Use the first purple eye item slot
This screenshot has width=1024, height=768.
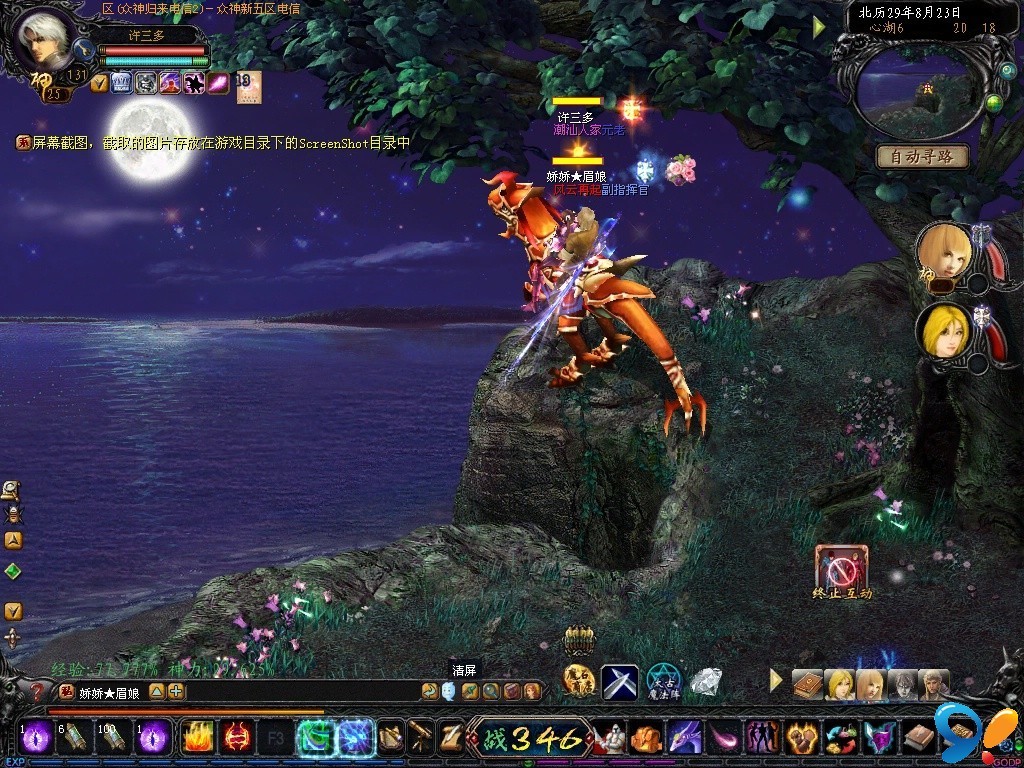pos(37,738)
